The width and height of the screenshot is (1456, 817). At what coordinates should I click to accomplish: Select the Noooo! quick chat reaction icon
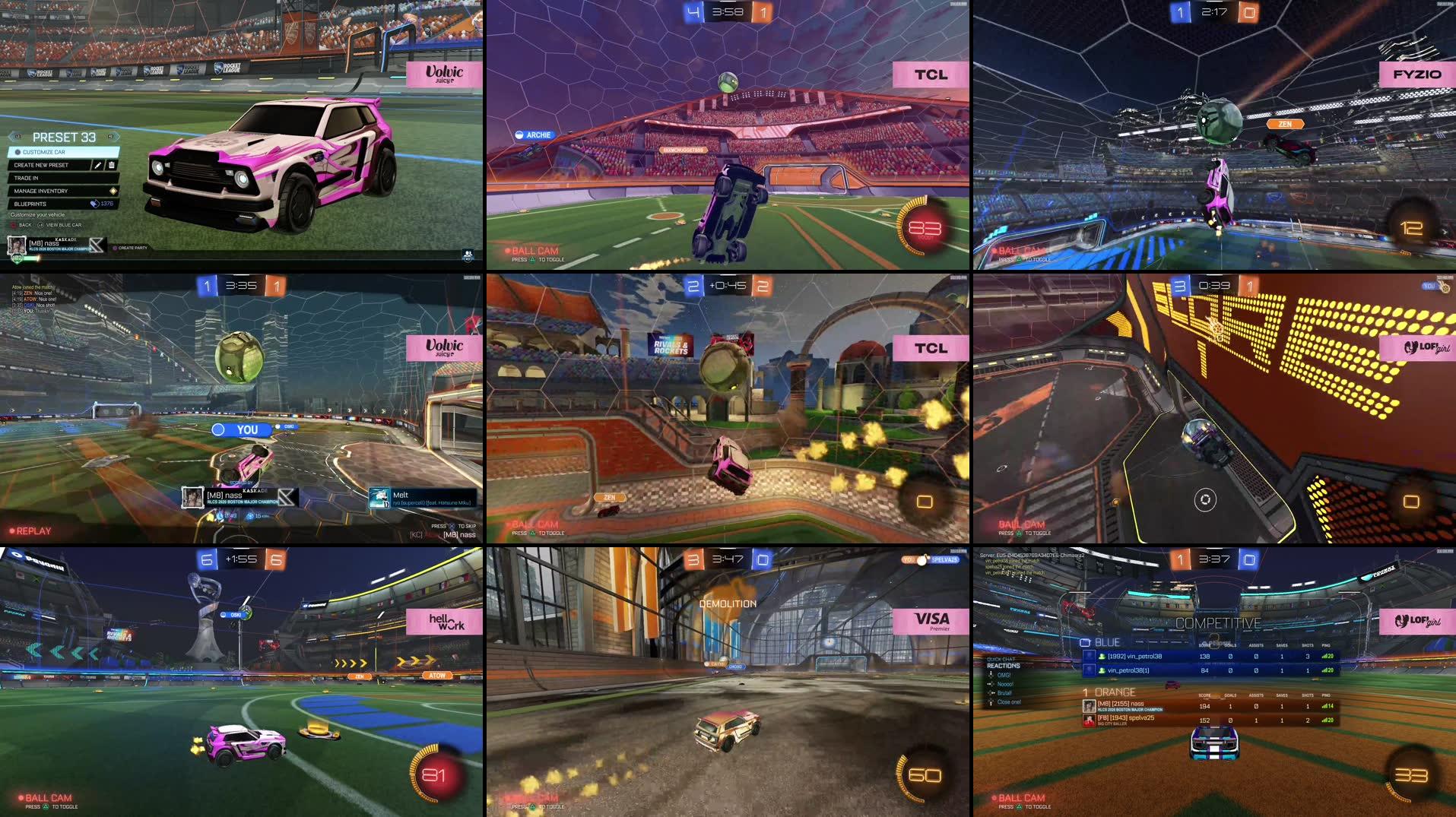click(990, 684)
